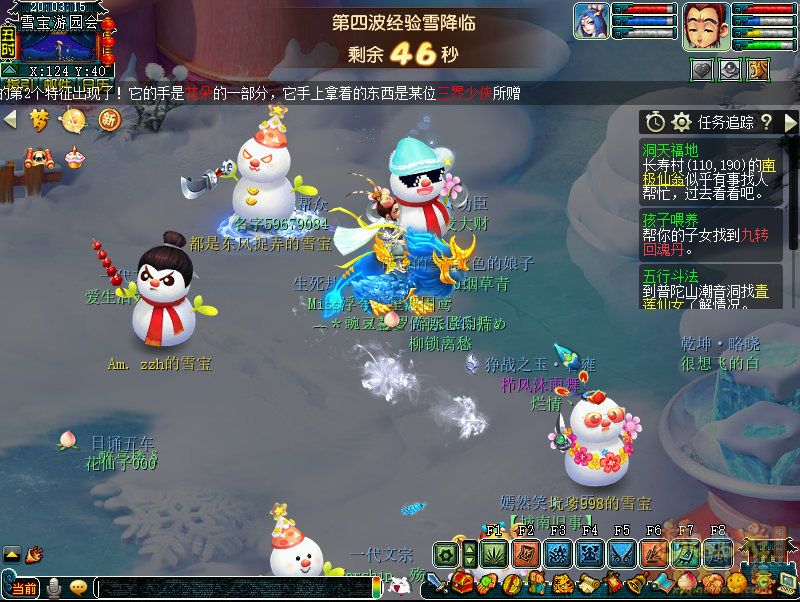Collapse the icon row with left arrow

11,120
